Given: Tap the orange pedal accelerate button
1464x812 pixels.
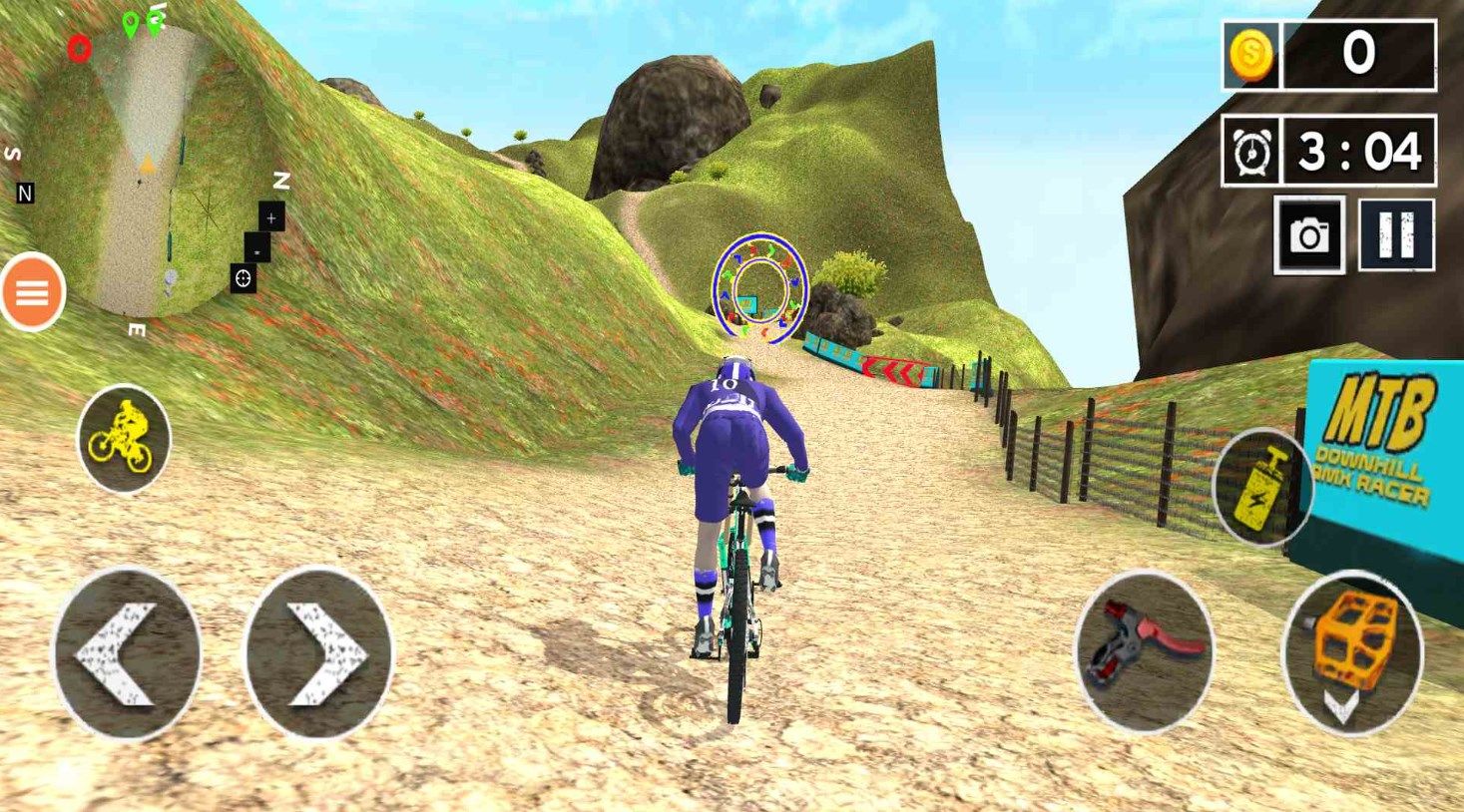Looking at the screenshot, I should (1352, 650).
